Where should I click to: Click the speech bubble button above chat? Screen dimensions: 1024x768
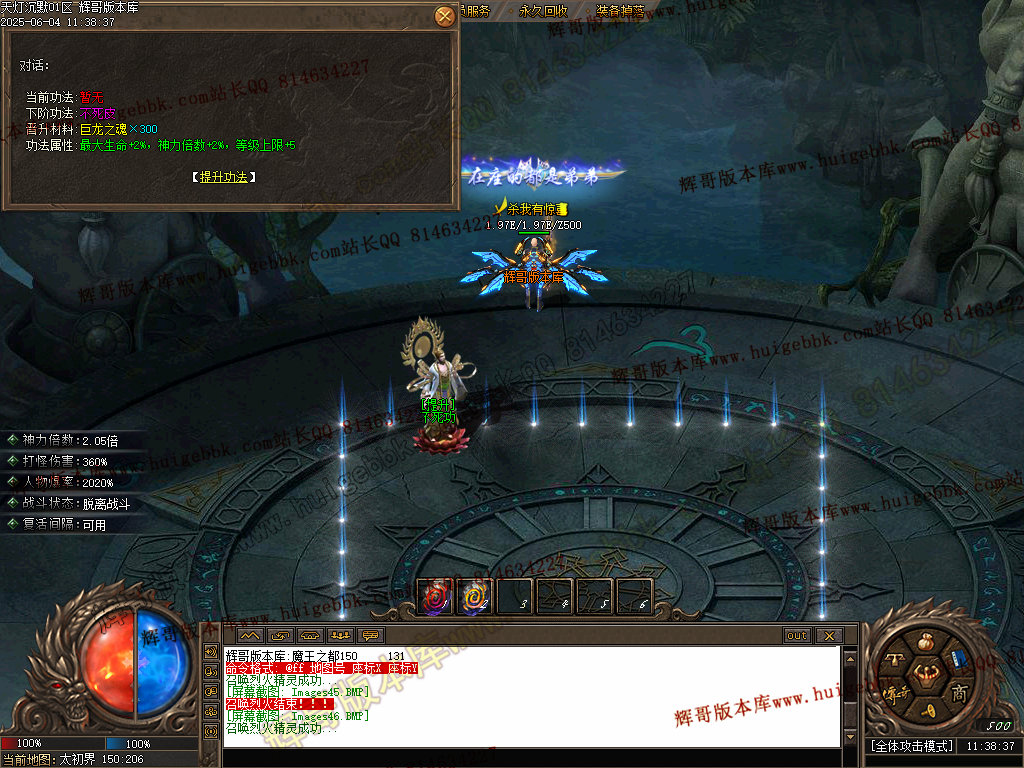coord(371,636)
